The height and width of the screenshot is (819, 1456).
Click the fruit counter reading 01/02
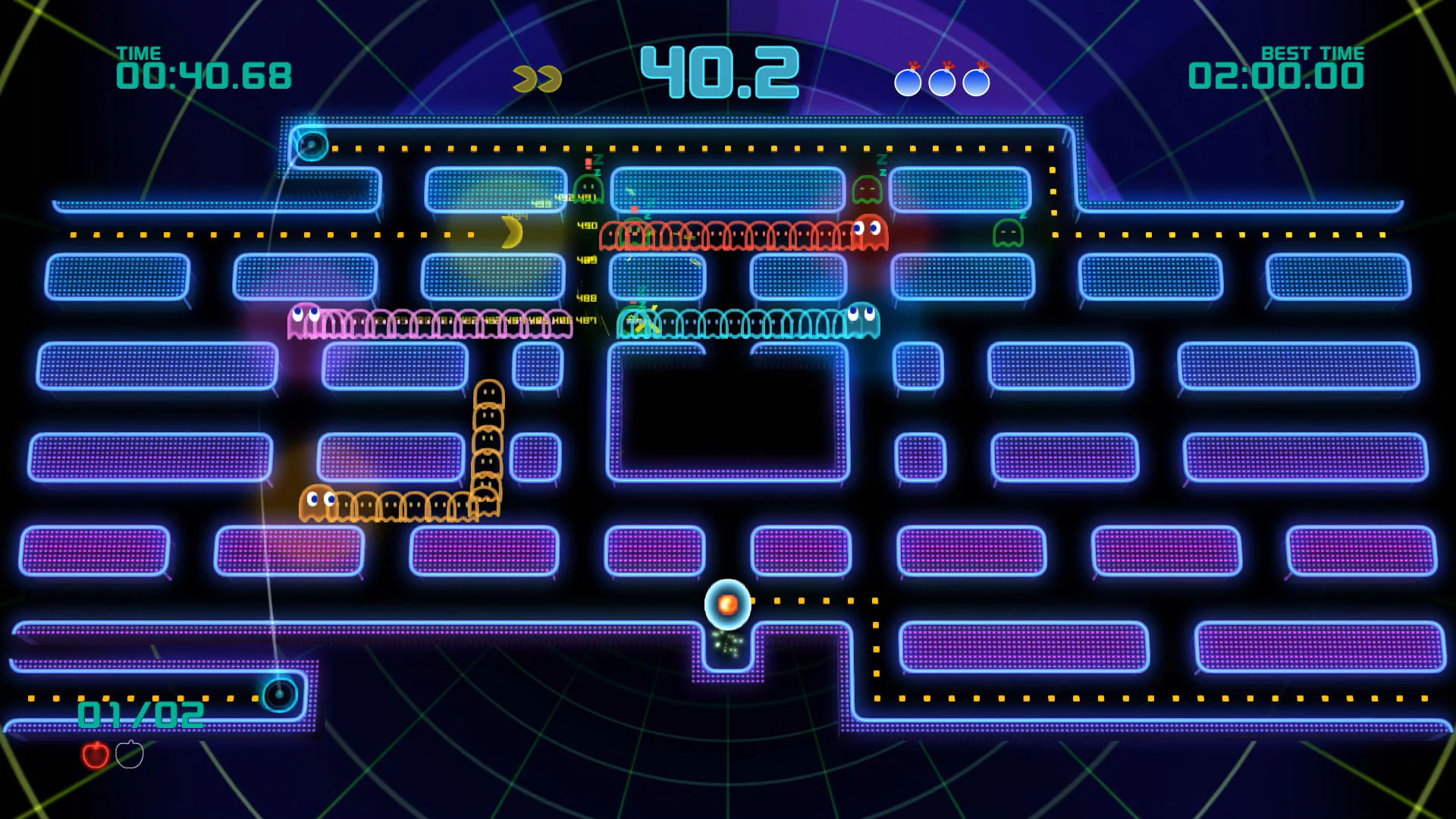coord(139,713)
